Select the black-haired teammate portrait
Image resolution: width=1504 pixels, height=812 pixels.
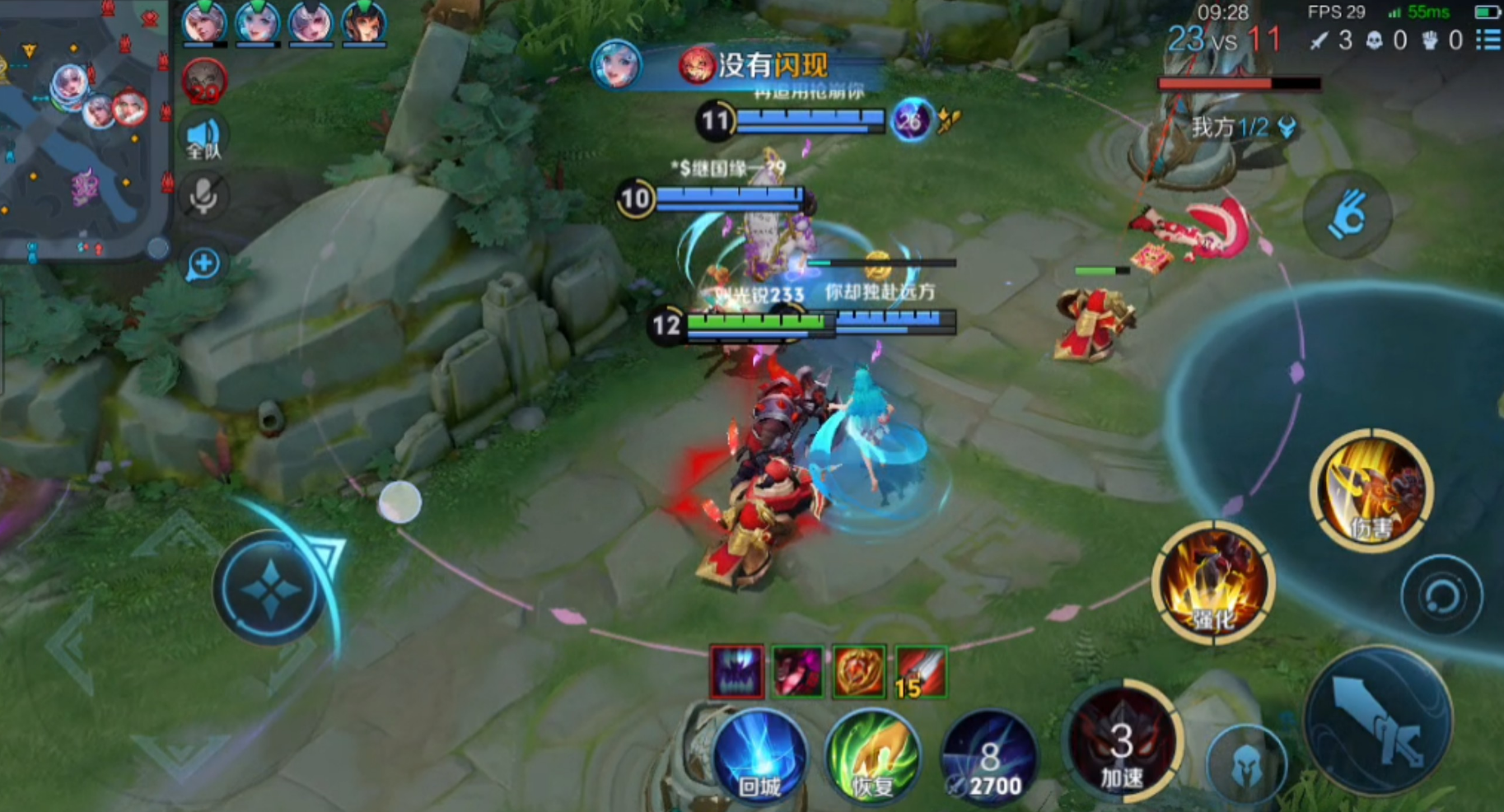tap(364, 22)
